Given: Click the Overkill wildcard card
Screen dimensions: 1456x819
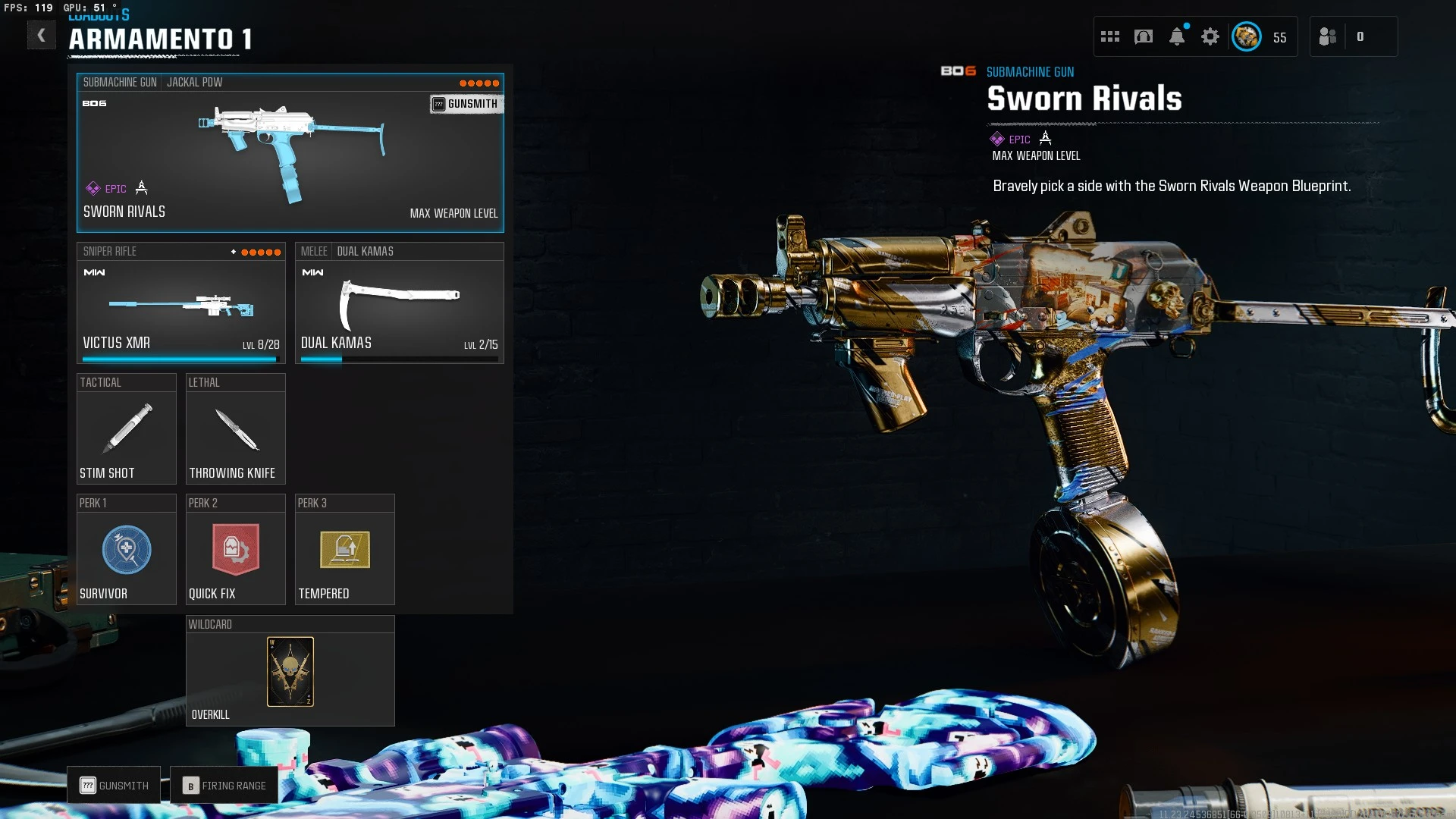Looking at the screenshot, I should (x=290, y=671).
